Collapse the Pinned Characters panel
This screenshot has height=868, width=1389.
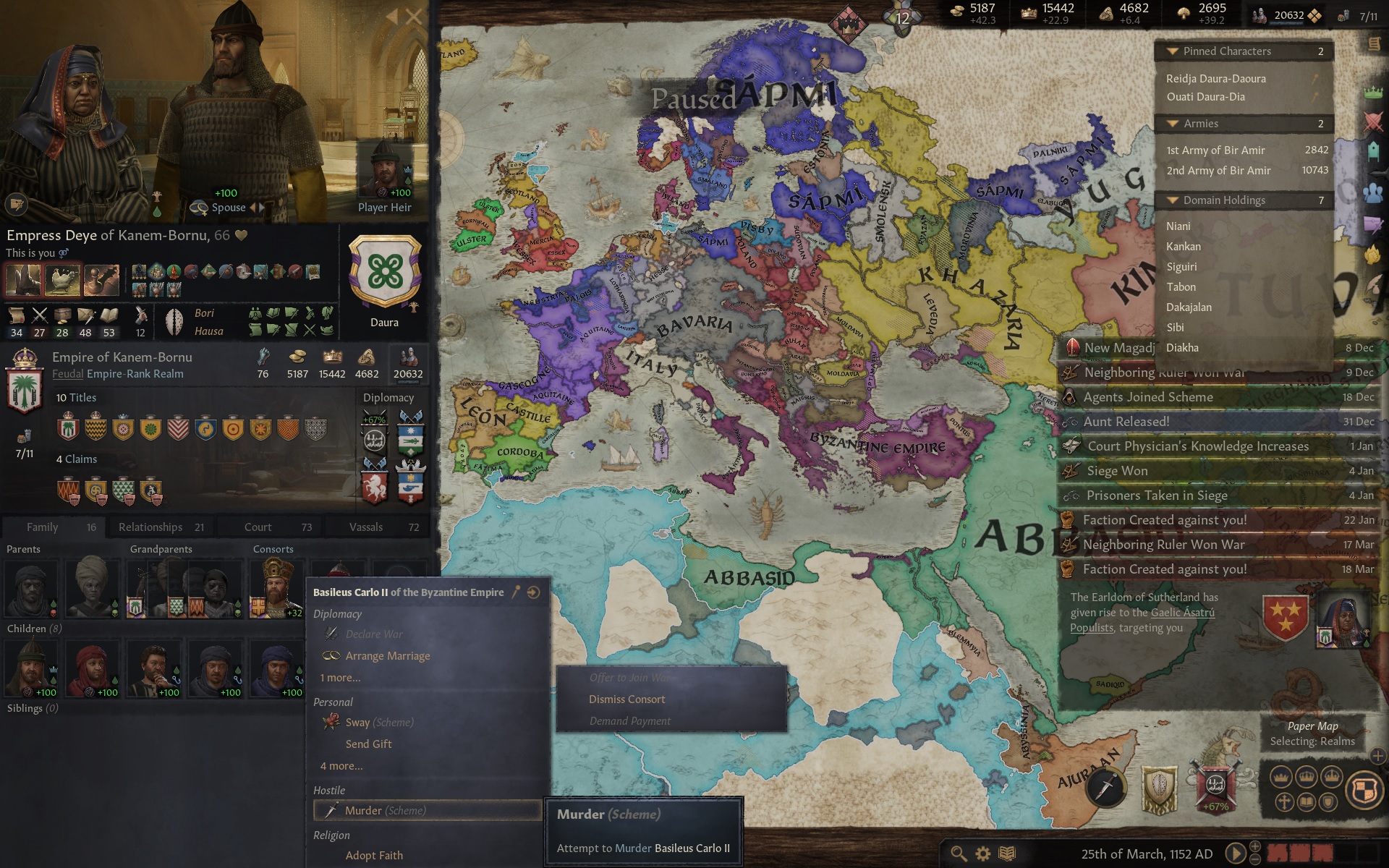[x=1173, y=51]
